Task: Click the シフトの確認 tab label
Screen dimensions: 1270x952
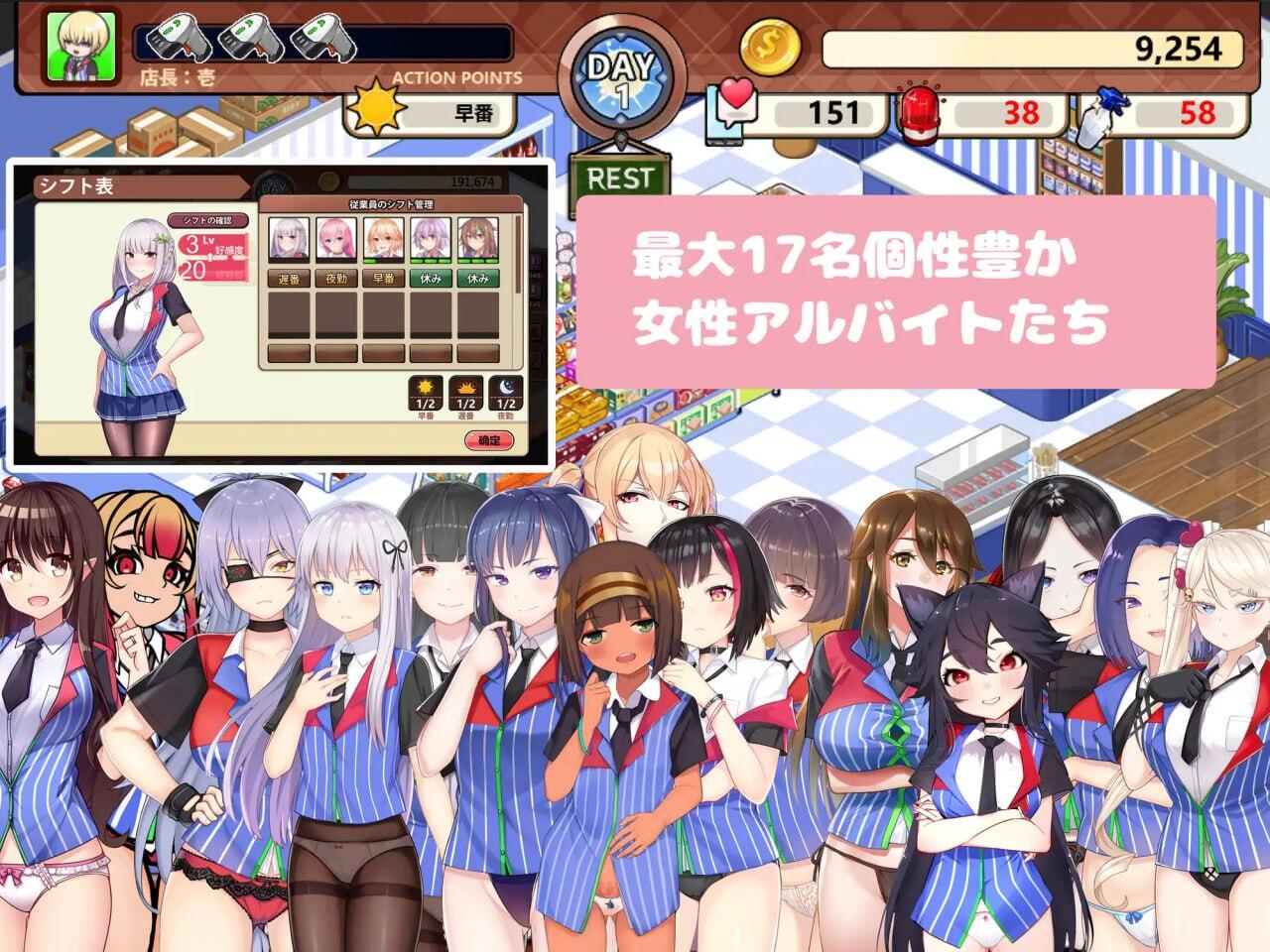Action: [x=208, y=220]
